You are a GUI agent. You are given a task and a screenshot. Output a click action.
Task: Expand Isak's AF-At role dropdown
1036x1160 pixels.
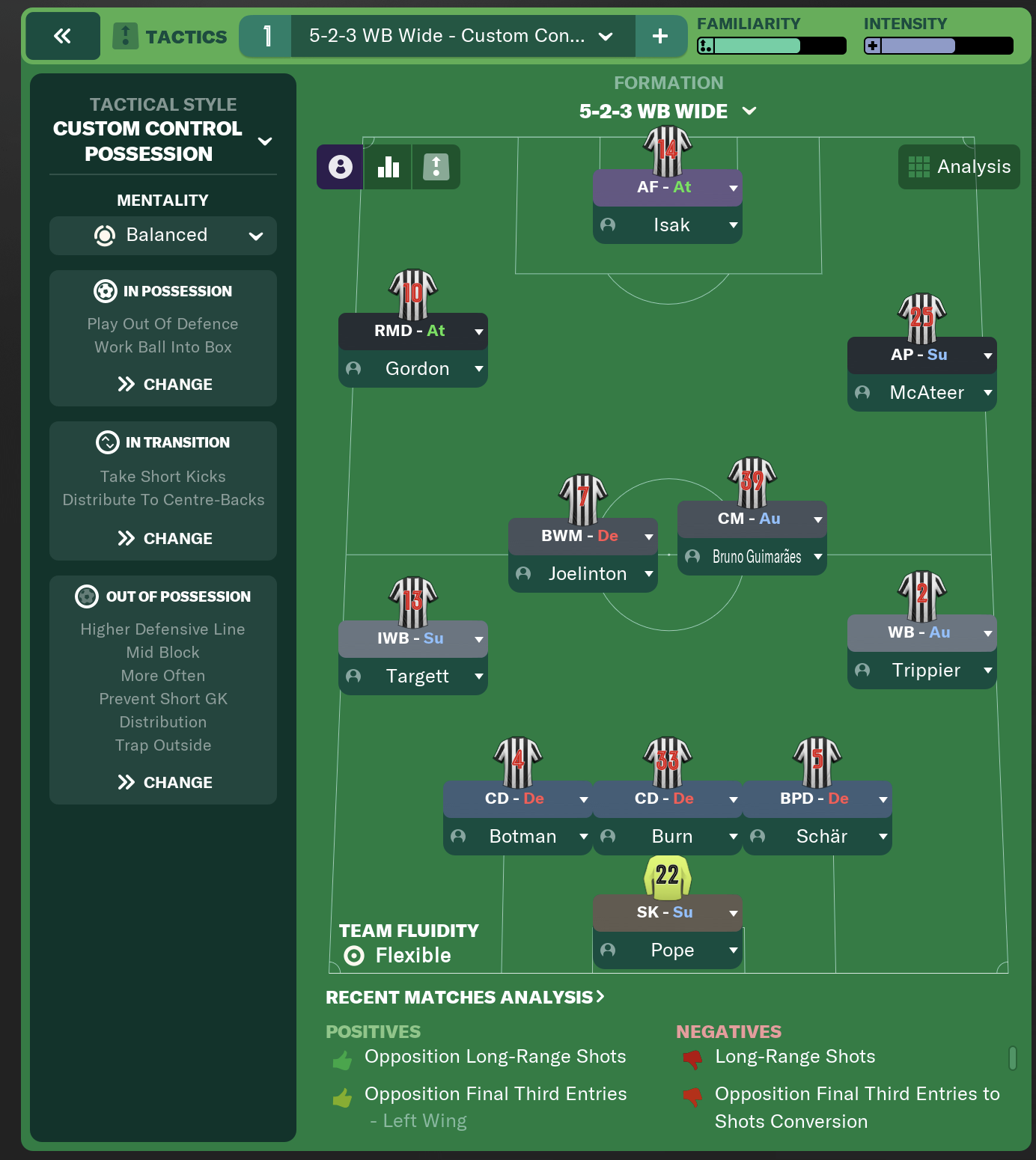coord(732,188)
